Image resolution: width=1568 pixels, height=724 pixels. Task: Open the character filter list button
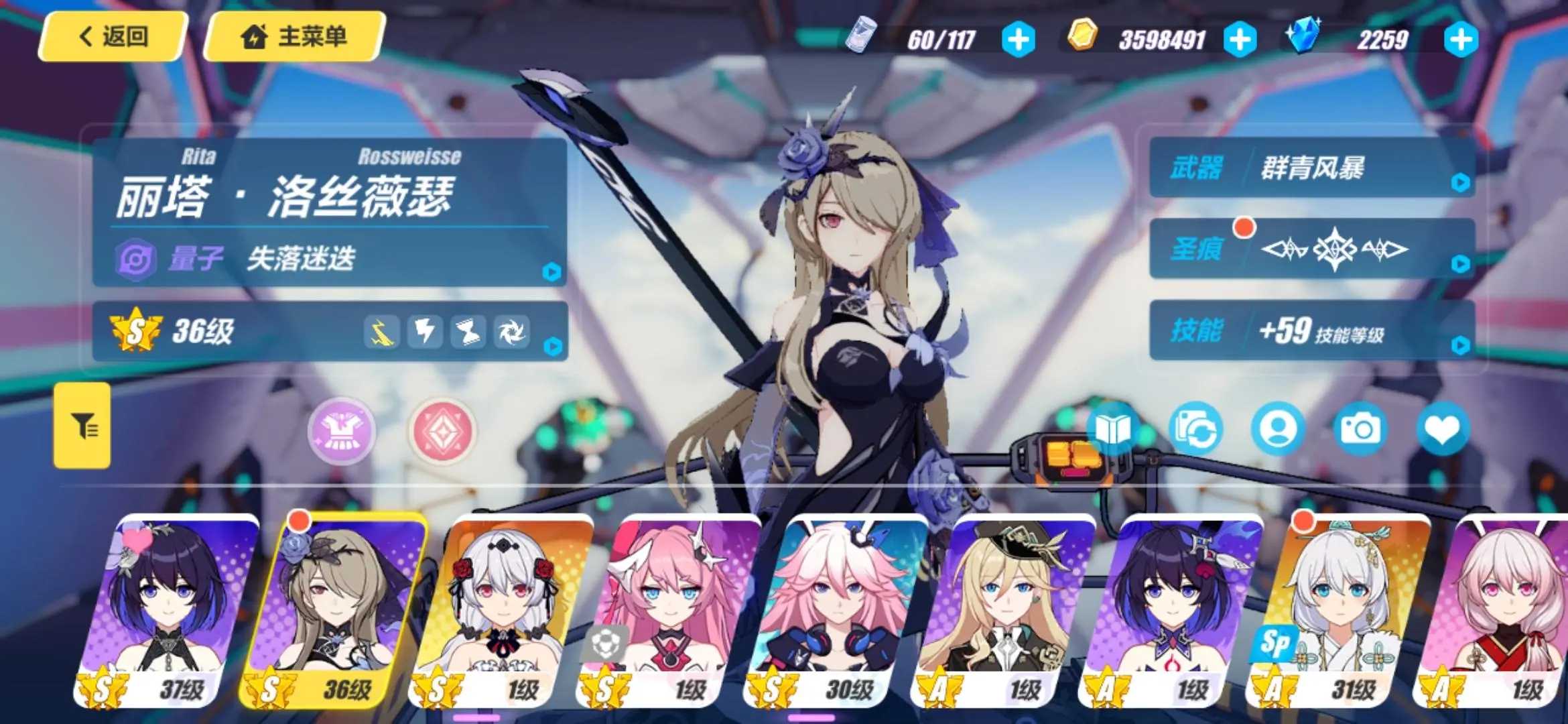(82, 426)
